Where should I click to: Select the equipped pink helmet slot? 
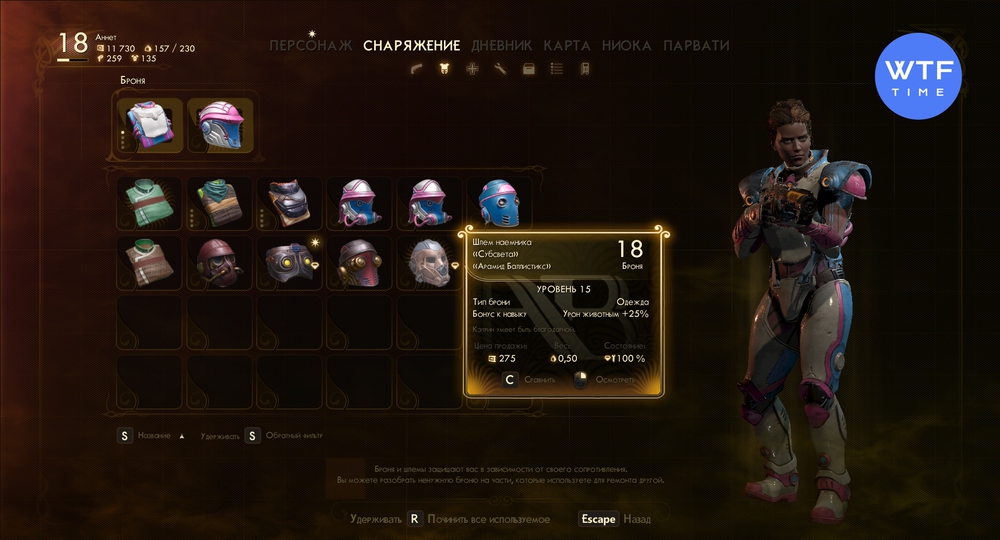coord(220,125)
